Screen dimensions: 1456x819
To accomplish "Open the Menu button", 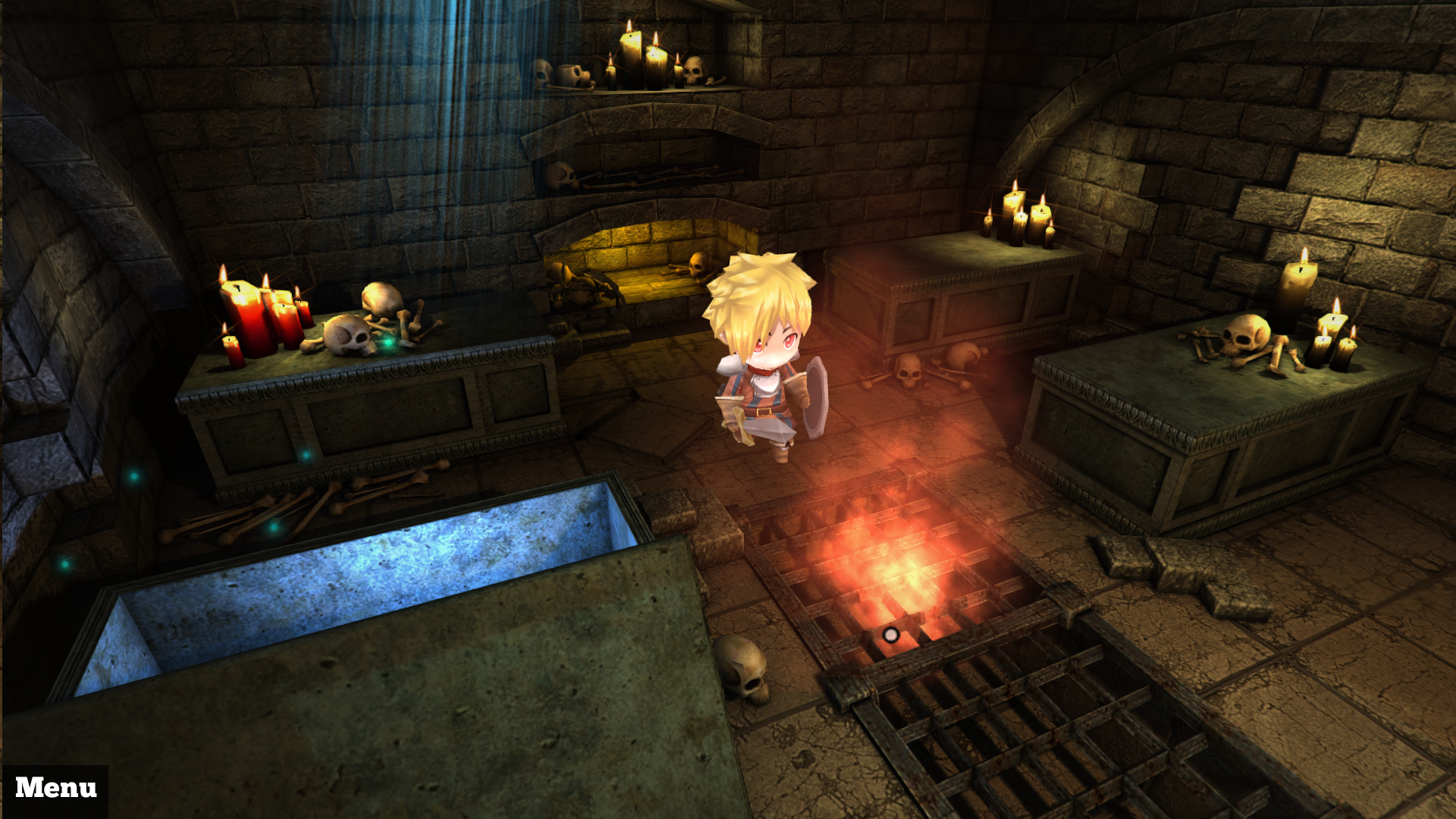I will pyautogui.click(x=55, y=789).
